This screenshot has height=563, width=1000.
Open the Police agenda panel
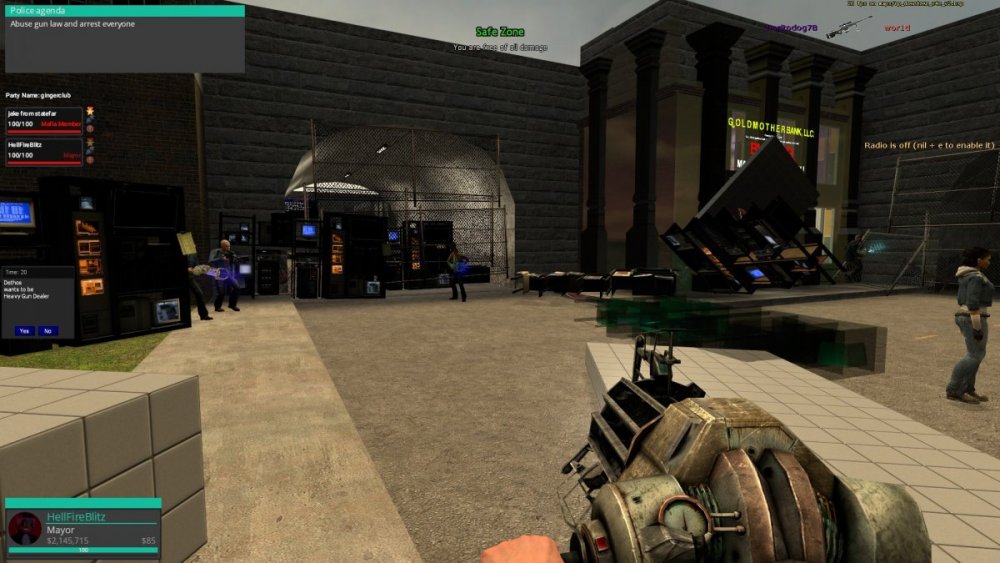[124, 11]
